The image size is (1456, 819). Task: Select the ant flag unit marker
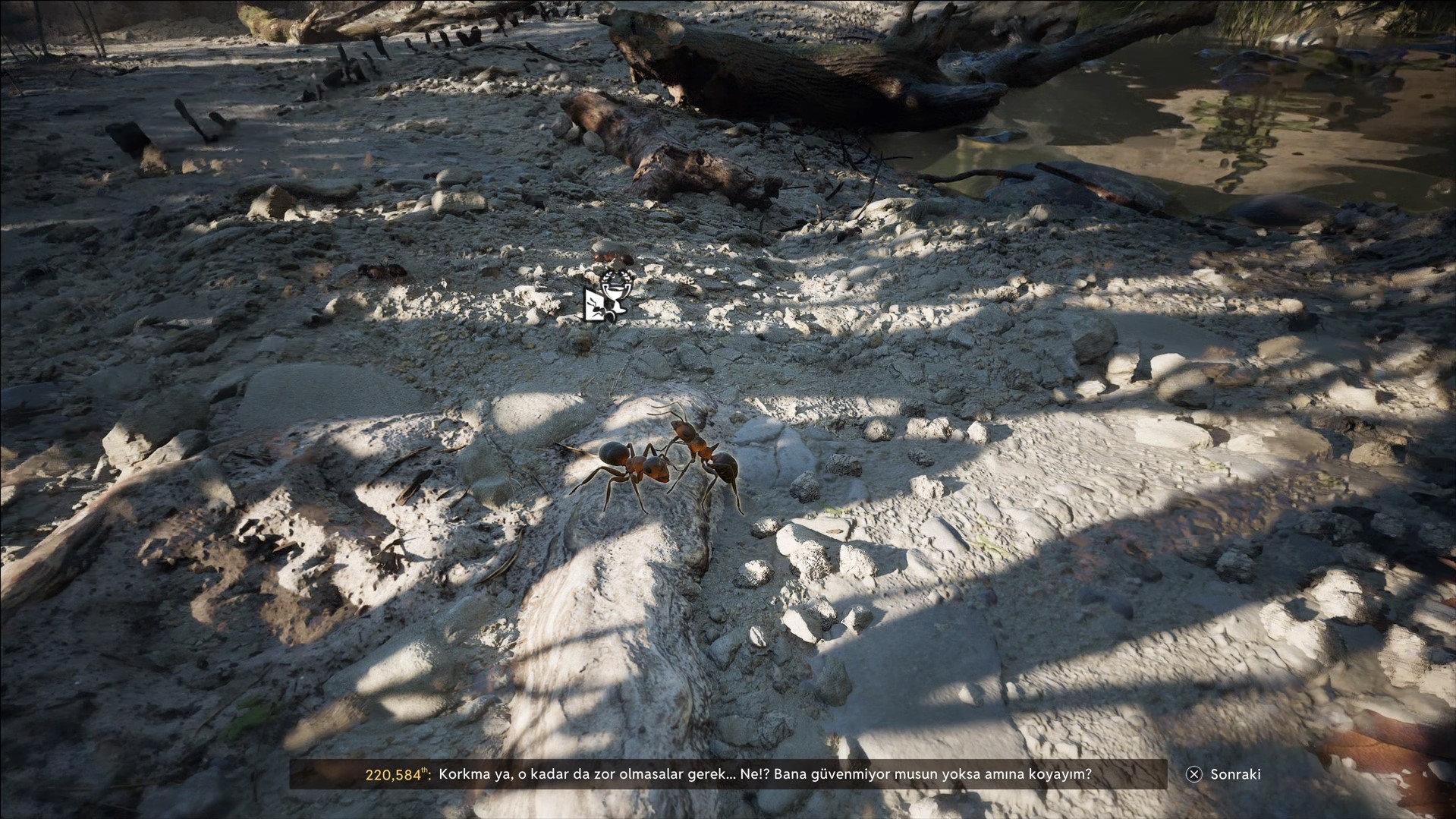[x=595, y=307]
